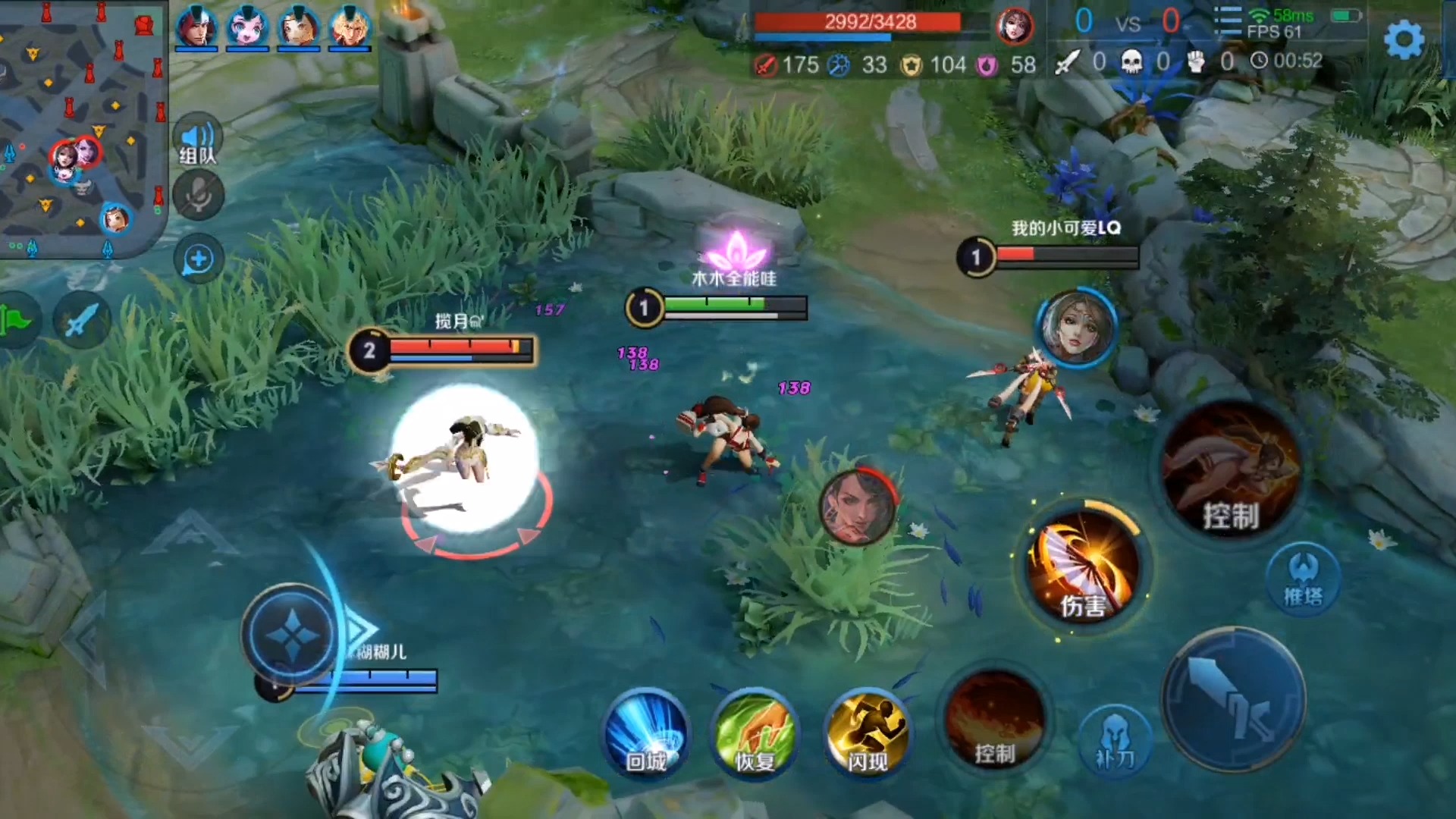Tap the green flag signal button
1456x819 pixels.
[17, 321]
